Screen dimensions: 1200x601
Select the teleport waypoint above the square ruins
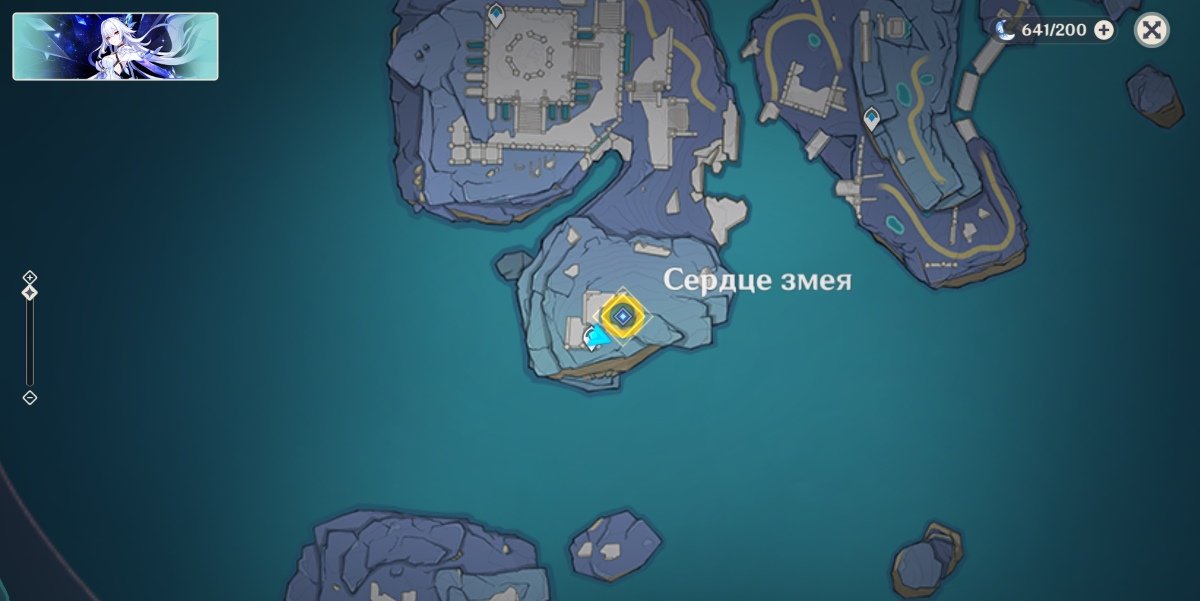496,13
